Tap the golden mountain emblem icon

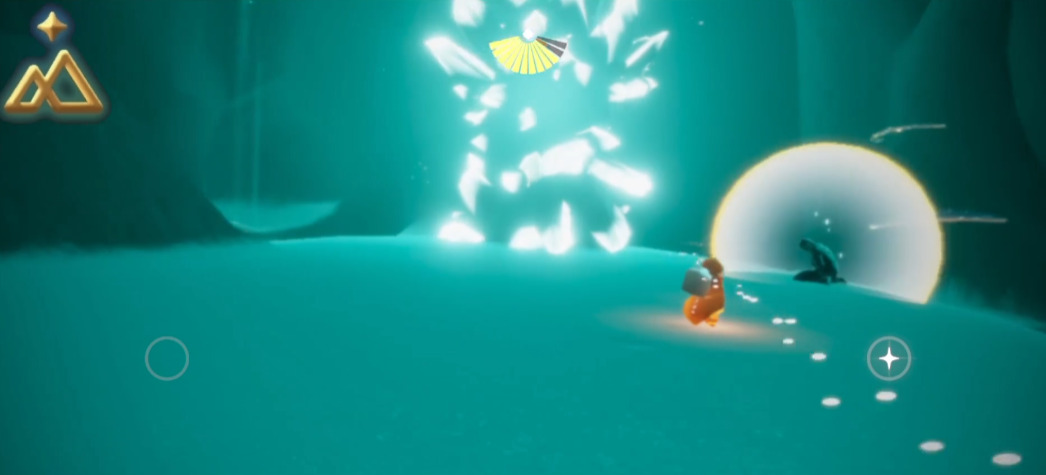click(x=54, y=84)
